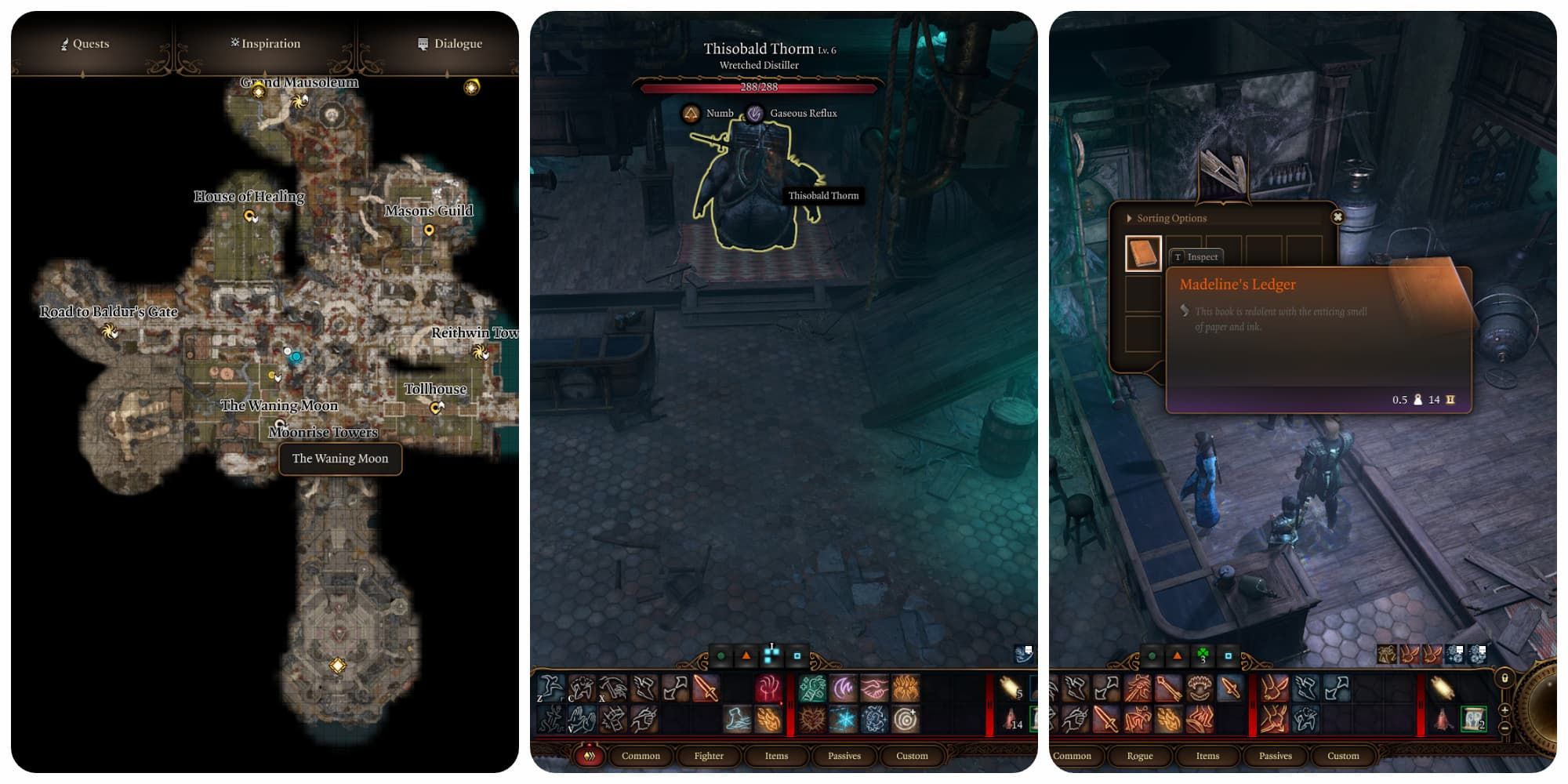This screenshot has width=1568, height=784.
Task: Switch to the Passives hotbar tab
Action: [844, 756]
